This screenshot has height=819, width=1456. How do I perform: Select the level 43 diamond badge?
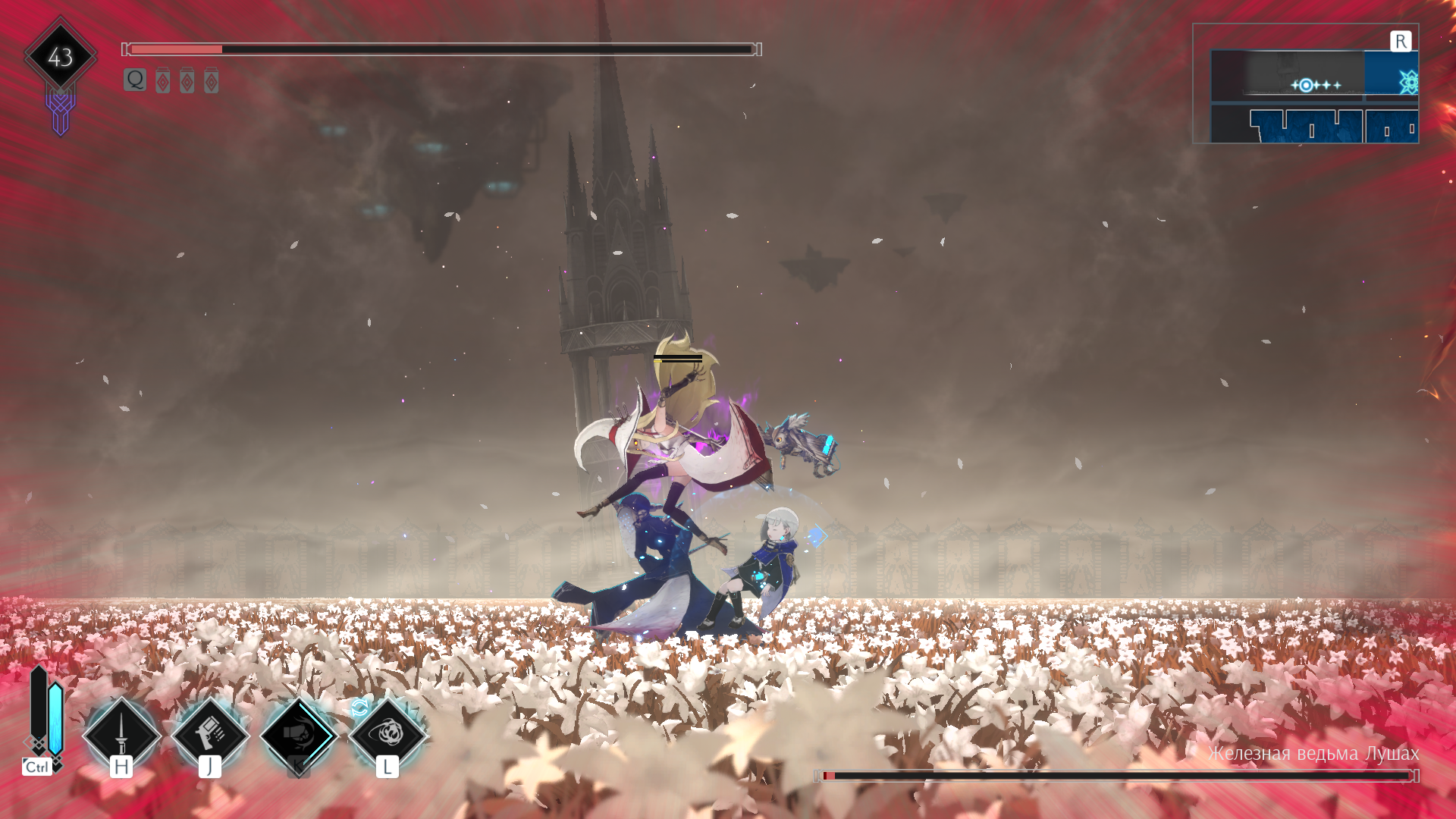(x=61, y=57)
